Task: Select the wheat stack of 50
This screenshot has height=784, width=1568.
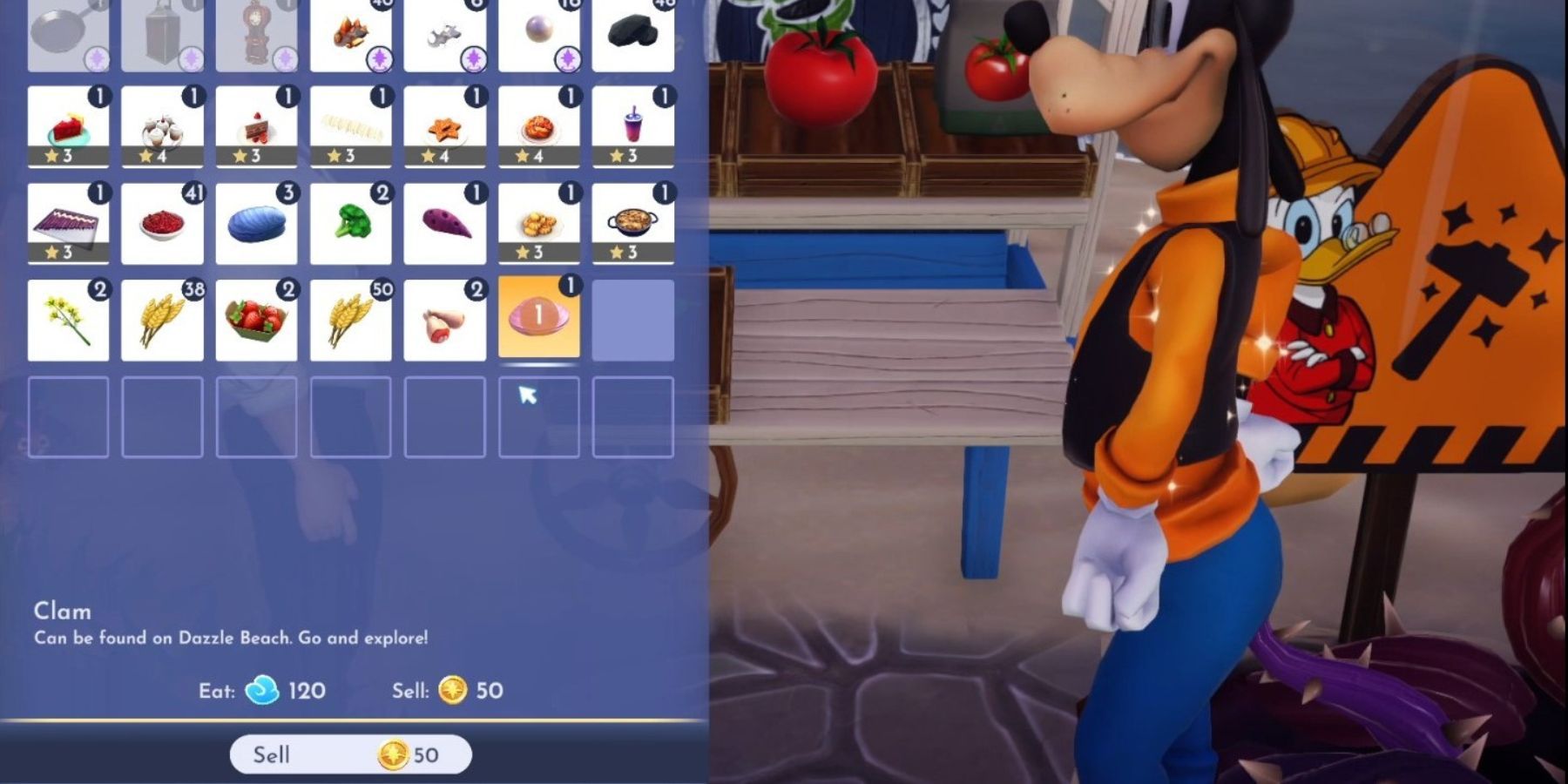Action: click(x=351, y=318)
